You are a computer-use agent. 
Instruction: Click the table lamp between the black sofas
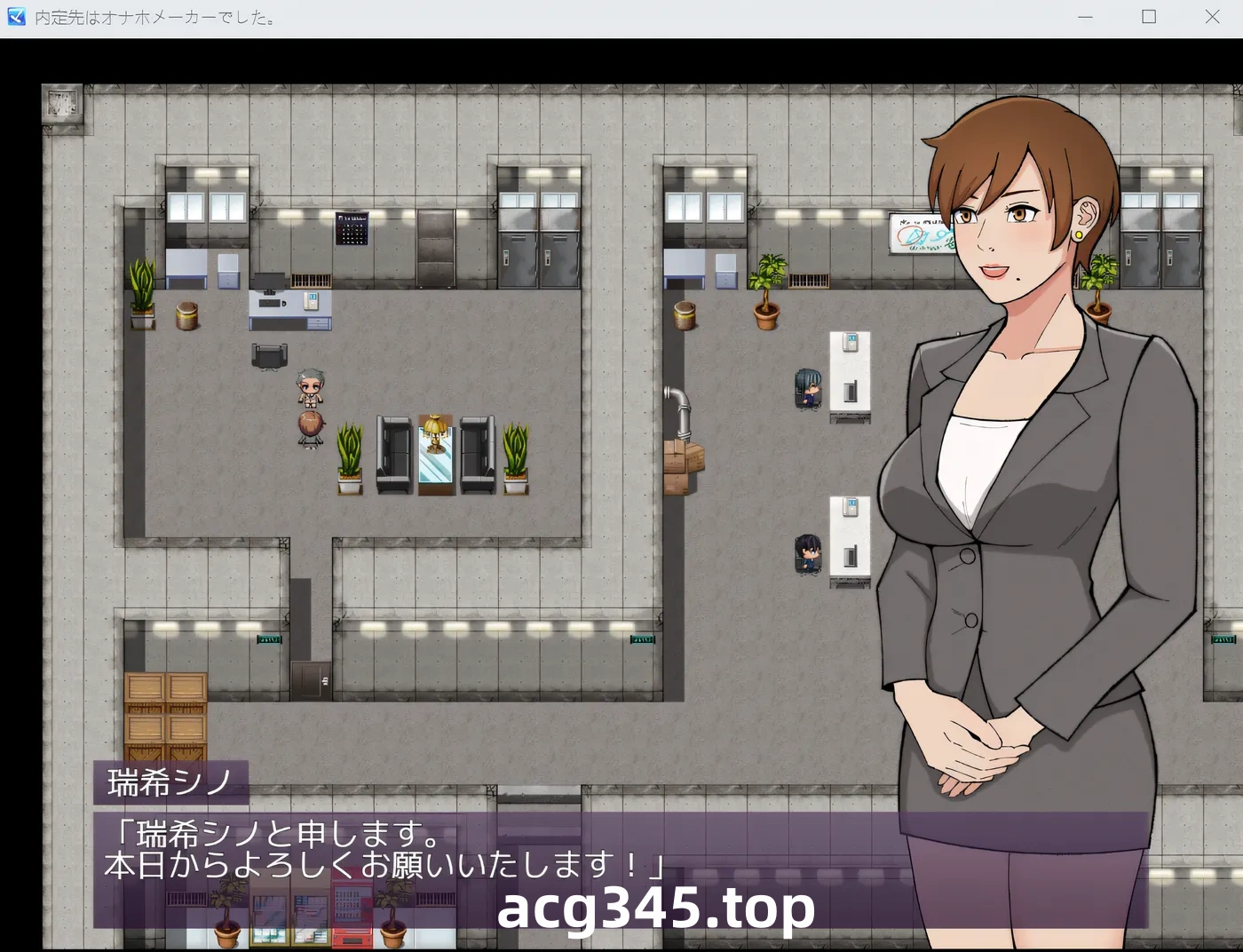click(433, 431)
